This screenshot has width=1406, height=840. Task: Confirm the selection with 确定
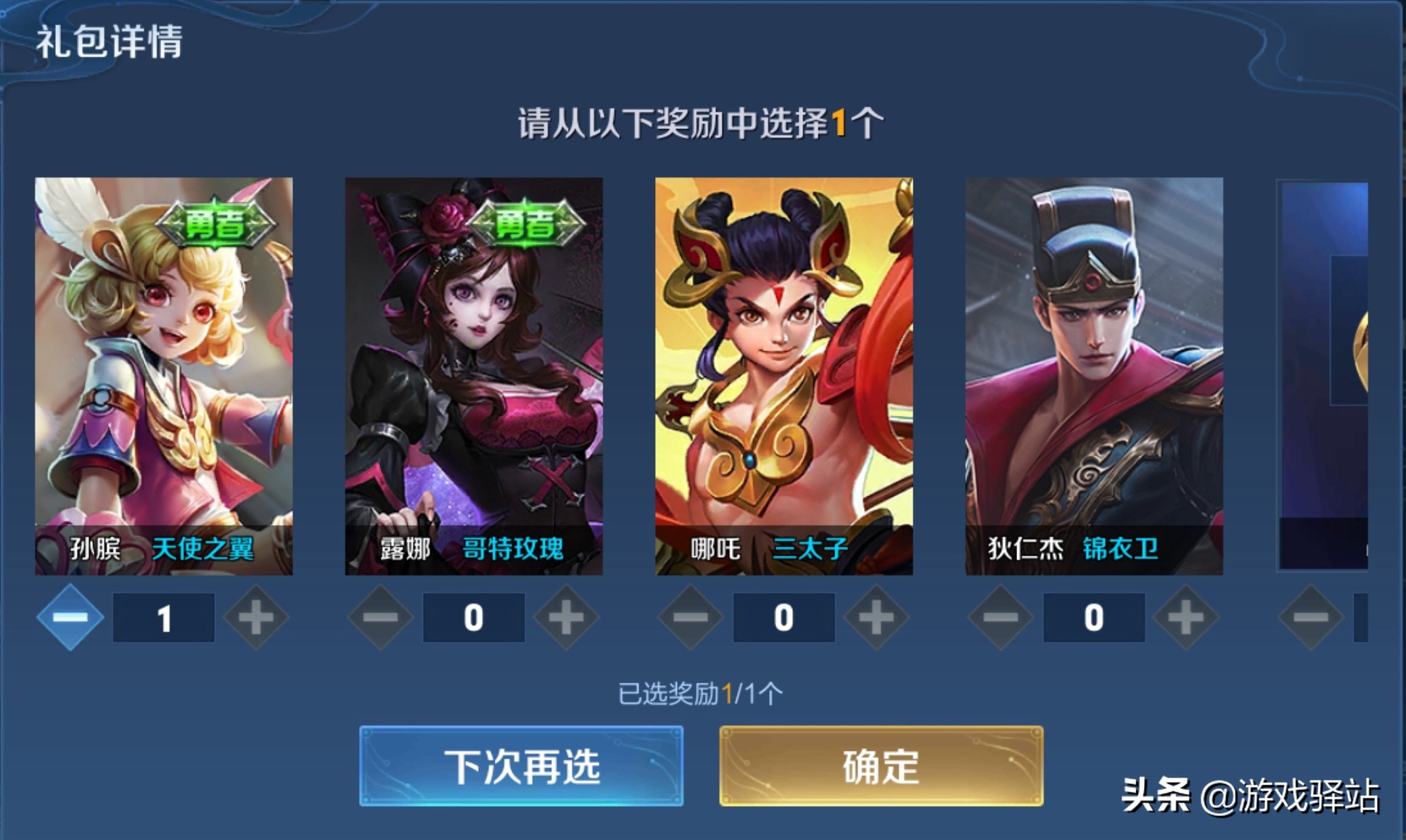[x=881, y=766]
